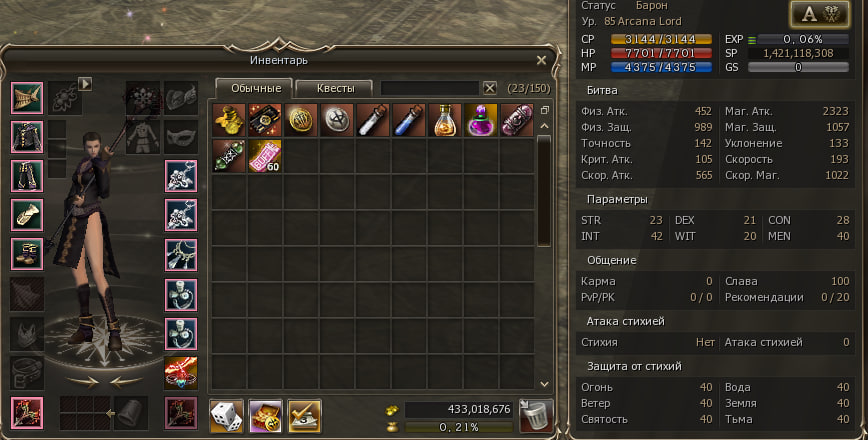
Task: Open the white dice button
Action: (x=225, y=413)
